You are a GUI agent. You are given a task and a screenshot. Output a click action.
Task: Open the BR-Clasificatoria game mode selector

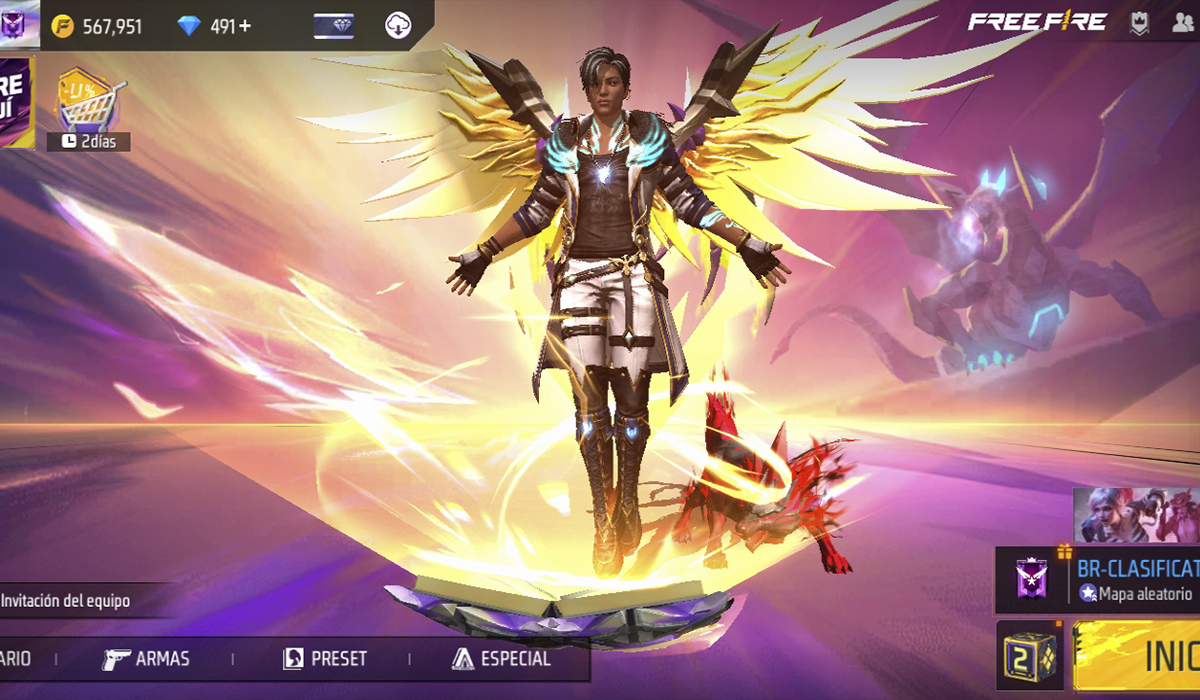[x=1100, y=580]
